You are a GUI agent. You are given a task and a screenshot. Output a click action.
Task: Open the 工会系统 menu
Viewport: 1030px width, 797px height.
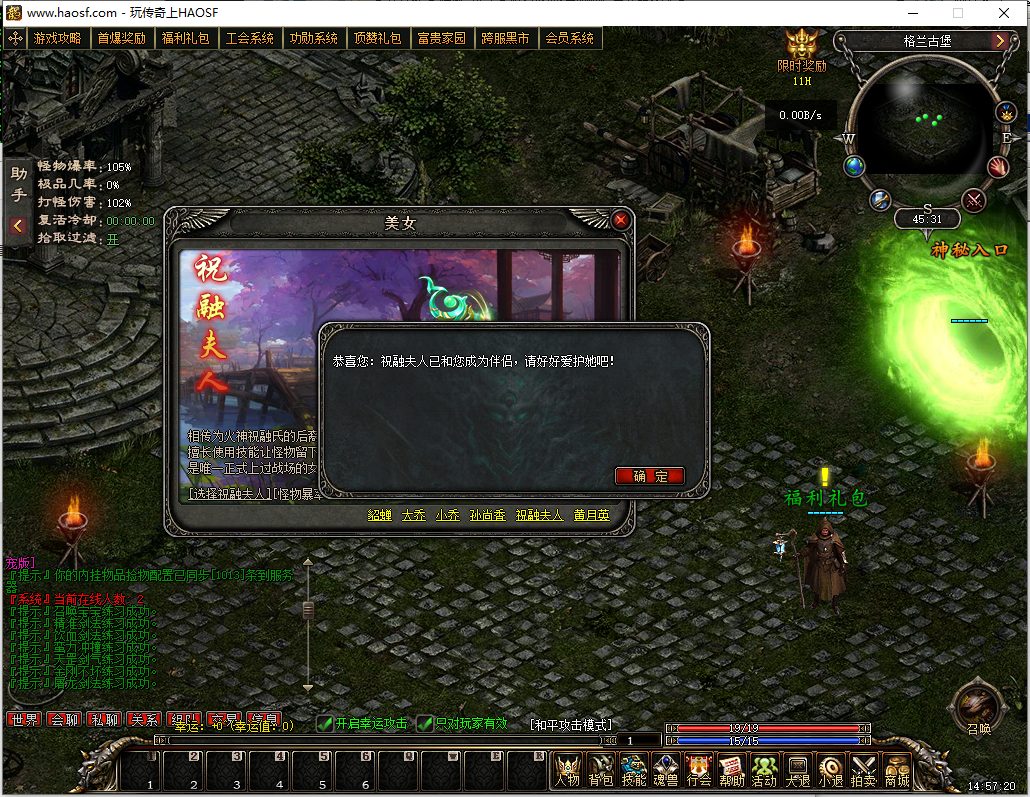[249, 39]
